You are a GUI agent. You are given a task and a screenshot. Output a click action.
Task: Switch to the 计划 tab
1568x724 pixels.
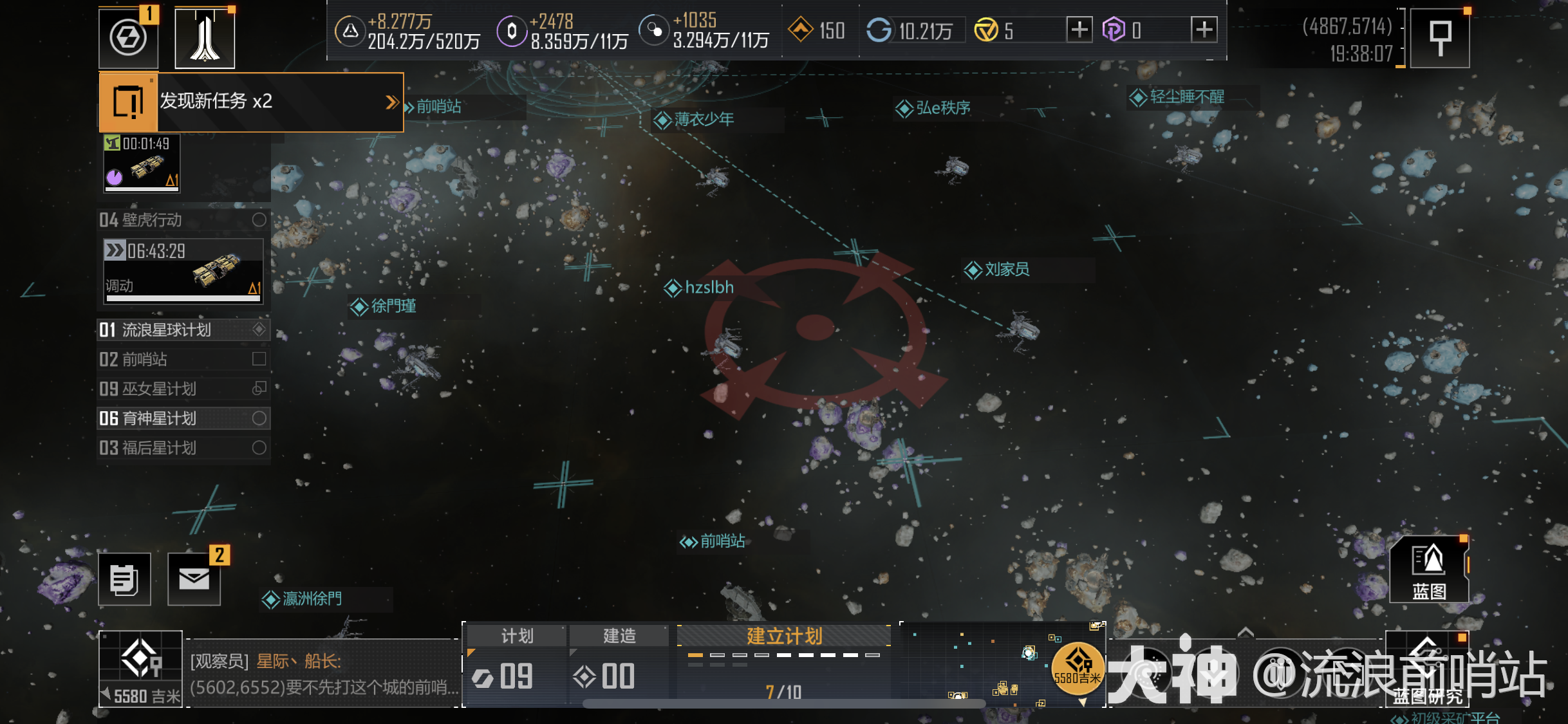point(516,636)
